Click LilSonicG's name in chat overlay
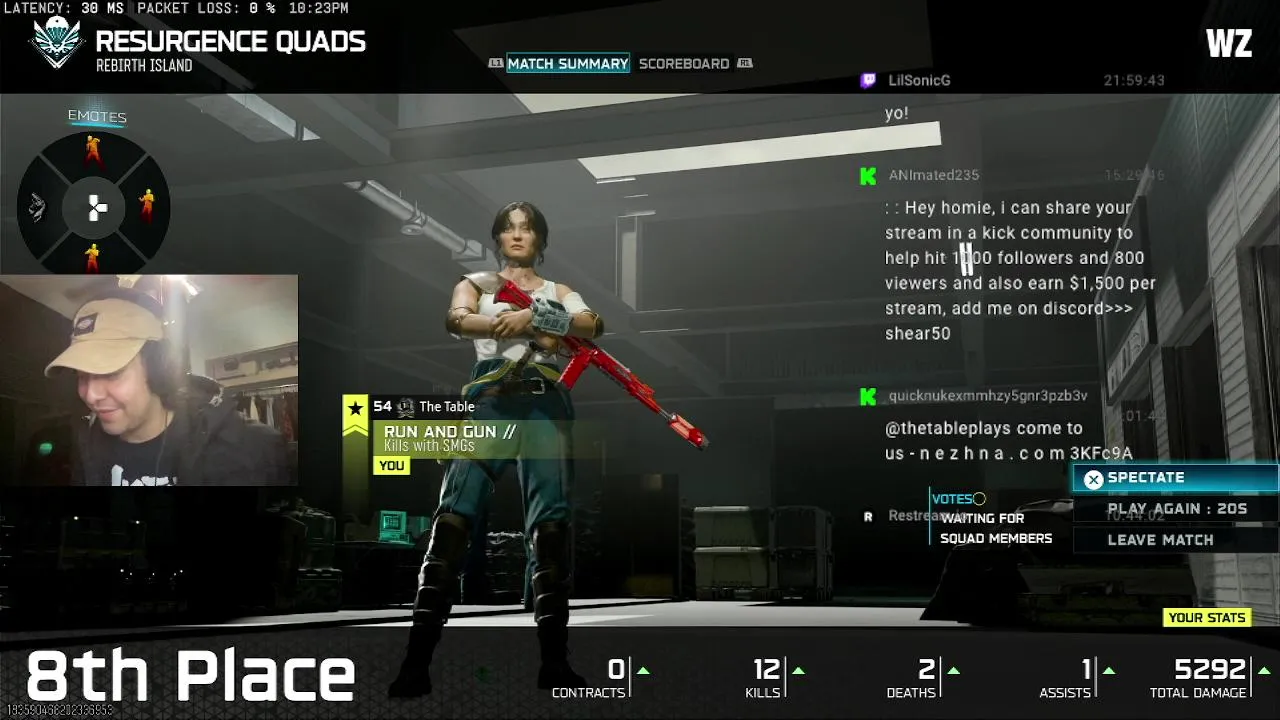 pyautogui.click(x=919, y=81)
